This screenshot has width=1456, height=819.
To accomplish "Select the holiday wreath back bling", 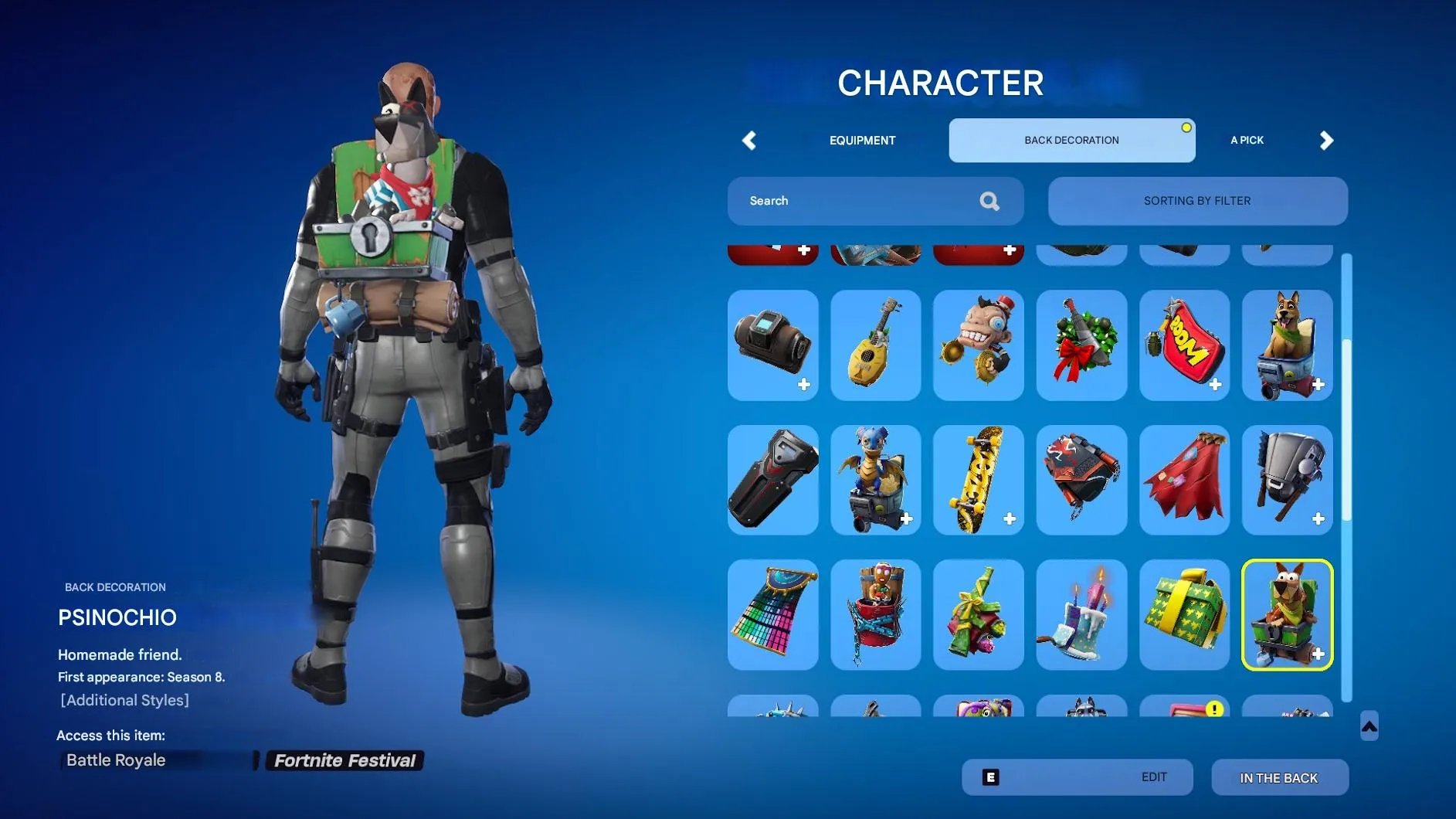I will click(x=1081, y=345).
